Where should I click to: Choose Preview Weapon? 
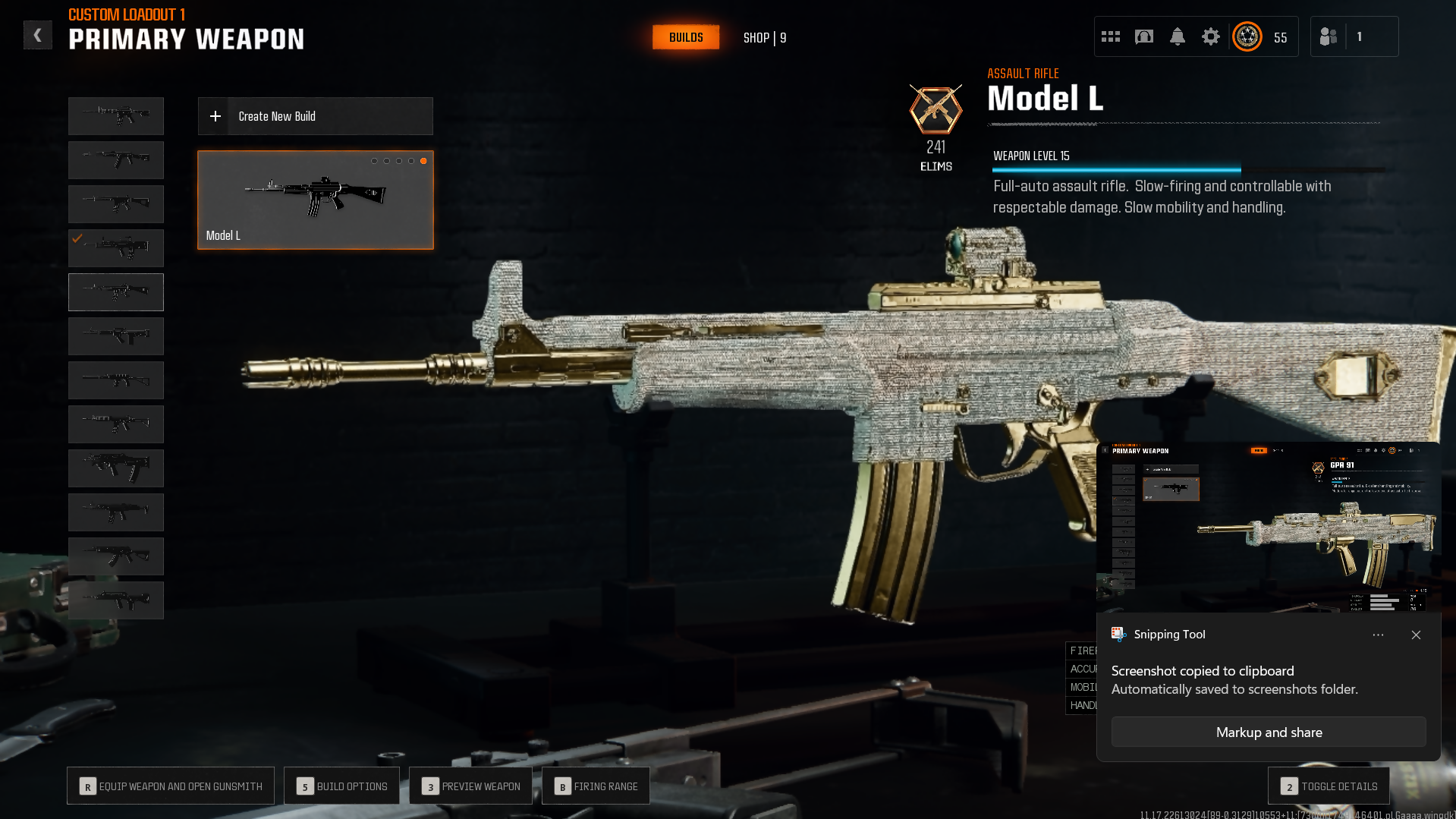click(x=470, y=786)
